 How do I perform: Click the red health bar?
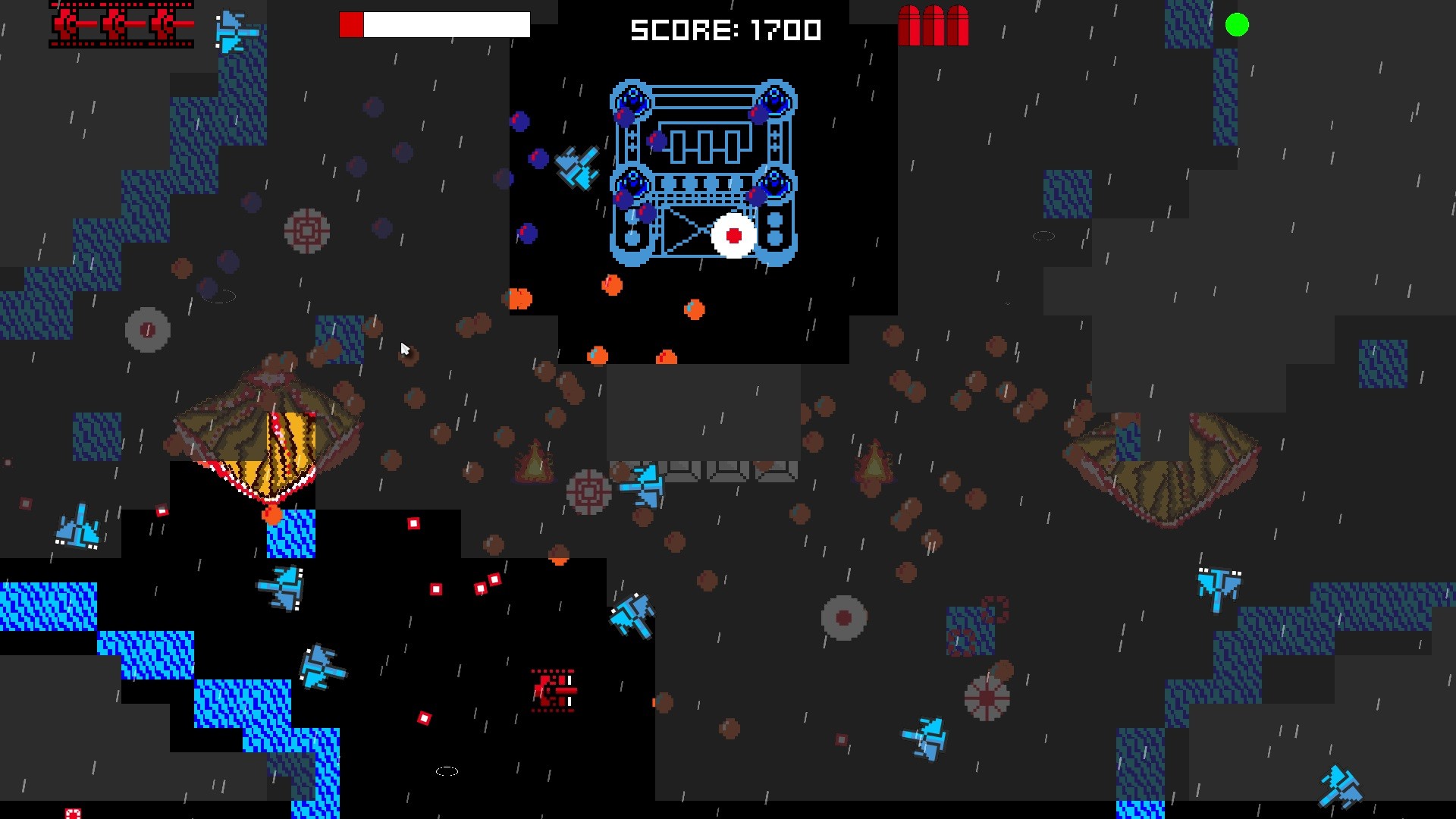point(351,24)
